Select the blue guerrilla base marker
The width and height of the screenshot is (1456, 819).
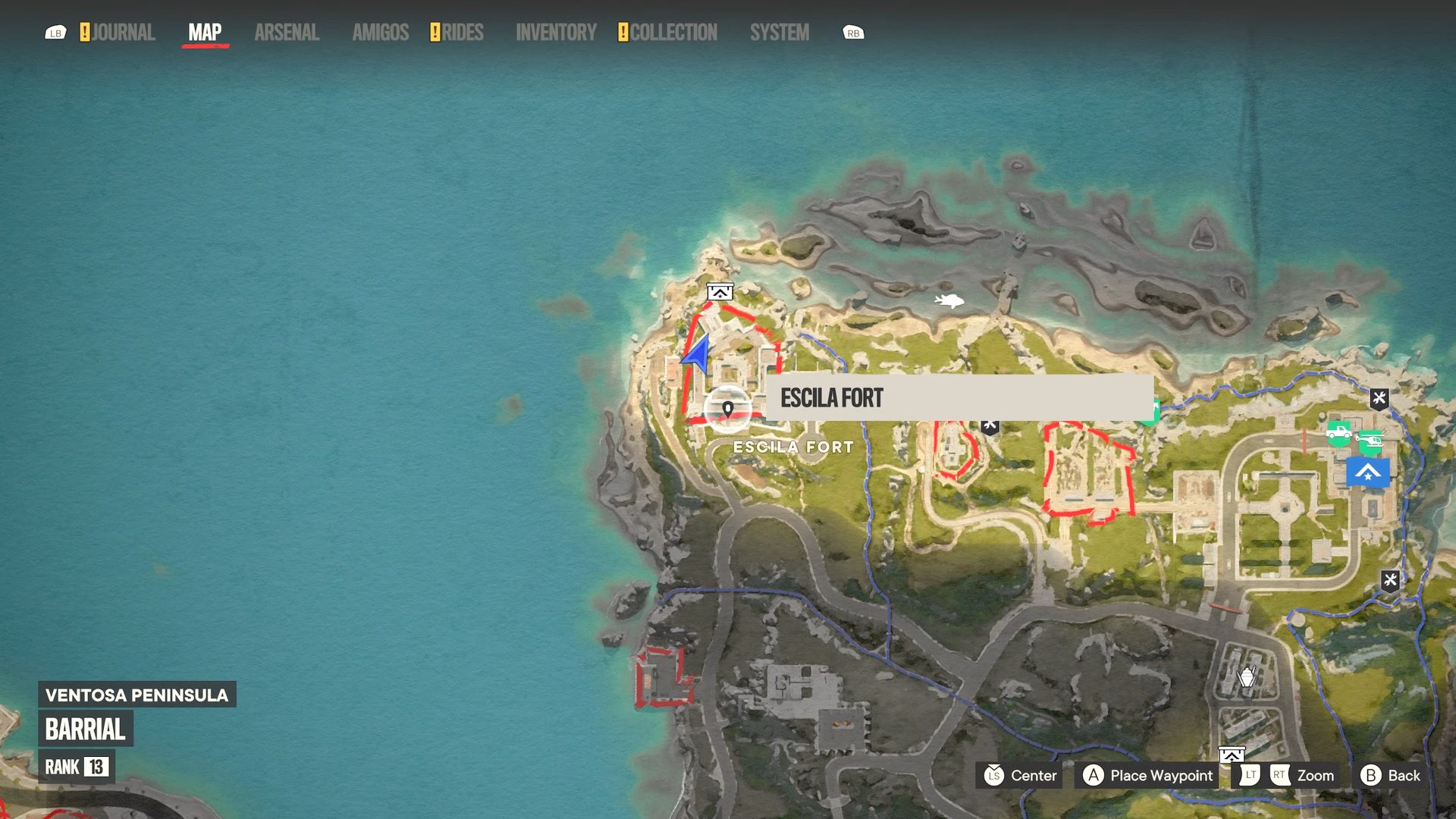click(1367, 472)
